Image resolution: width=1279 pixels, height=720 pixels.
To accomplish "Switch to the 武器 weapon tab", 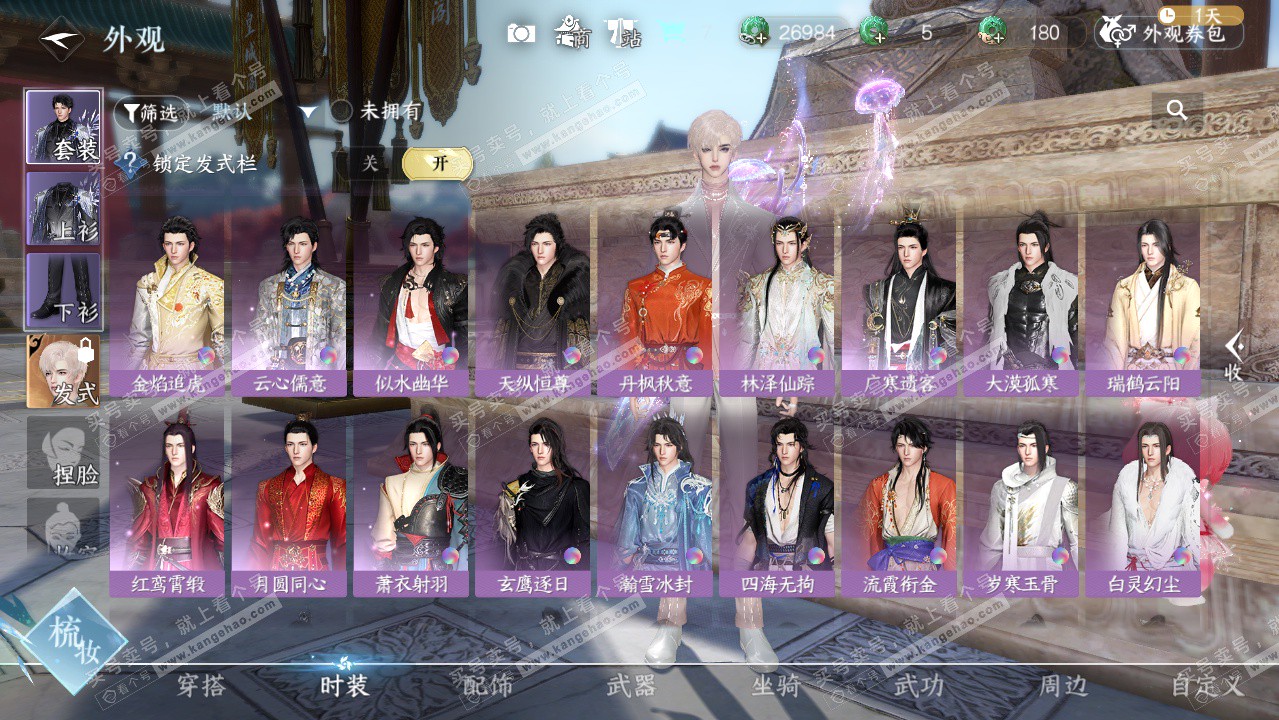I will tap(631, 686).
